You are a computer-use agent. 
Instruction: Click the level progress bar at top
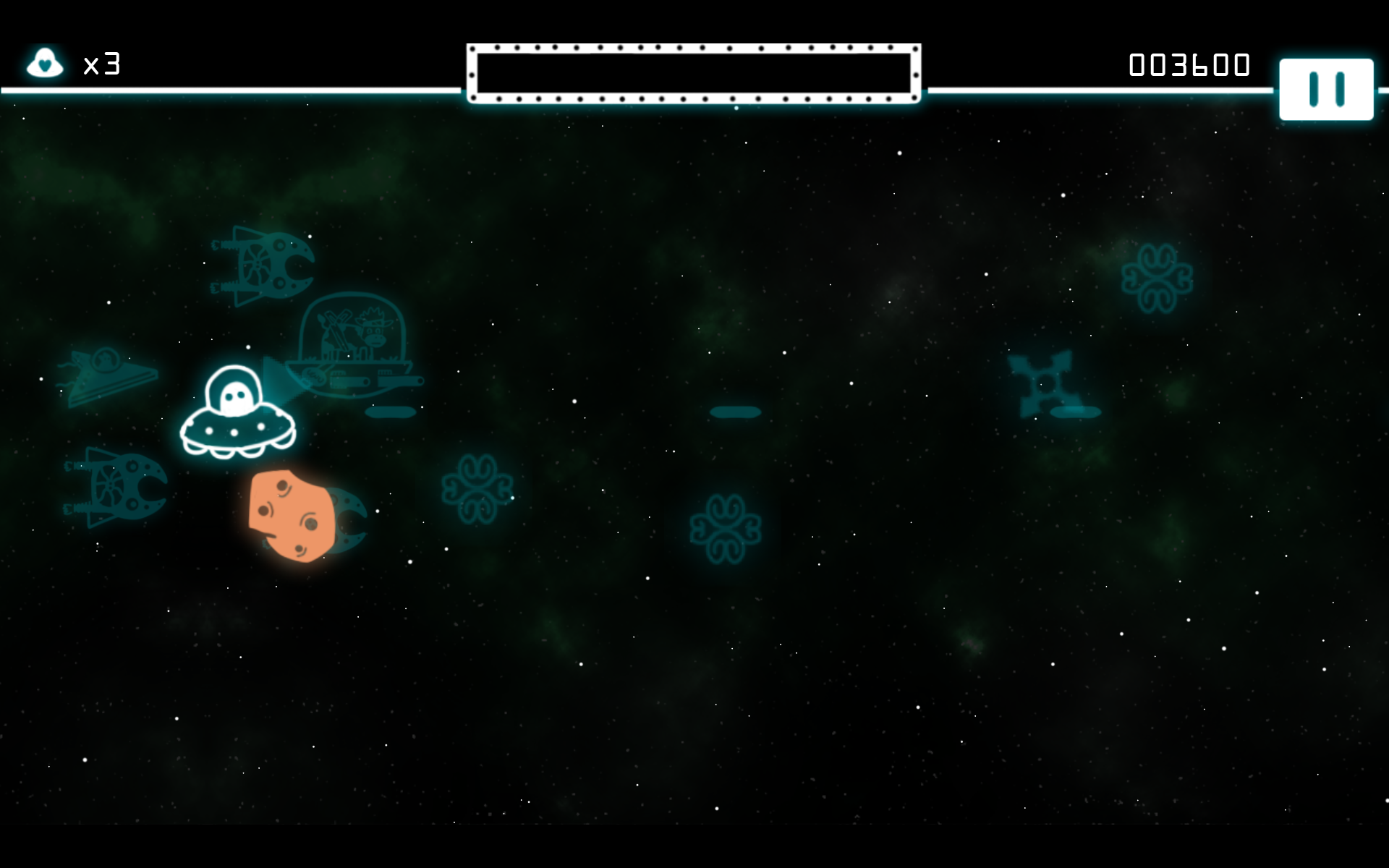pos(694,72)
